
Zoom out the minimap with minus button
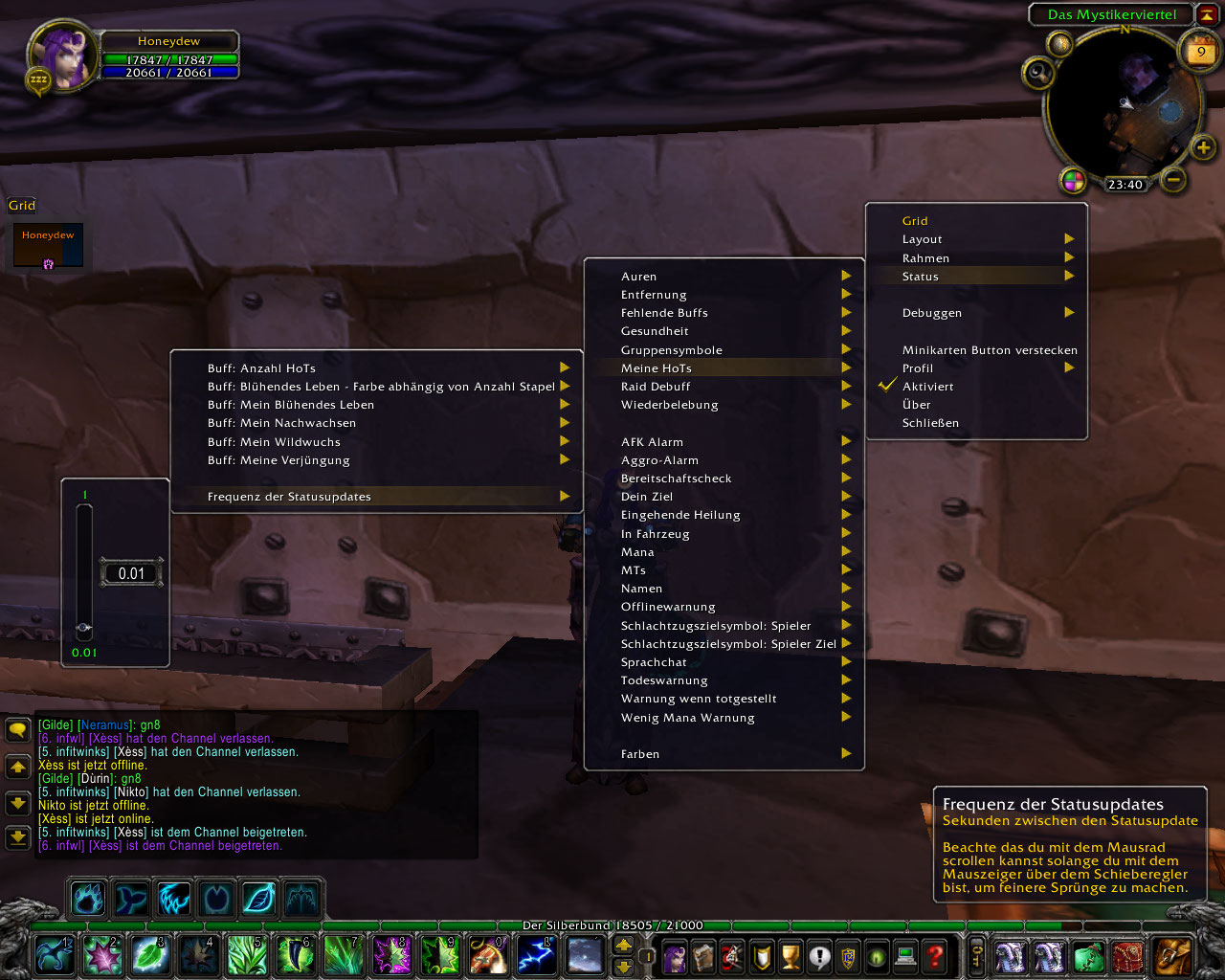[x=1173, y=179]
